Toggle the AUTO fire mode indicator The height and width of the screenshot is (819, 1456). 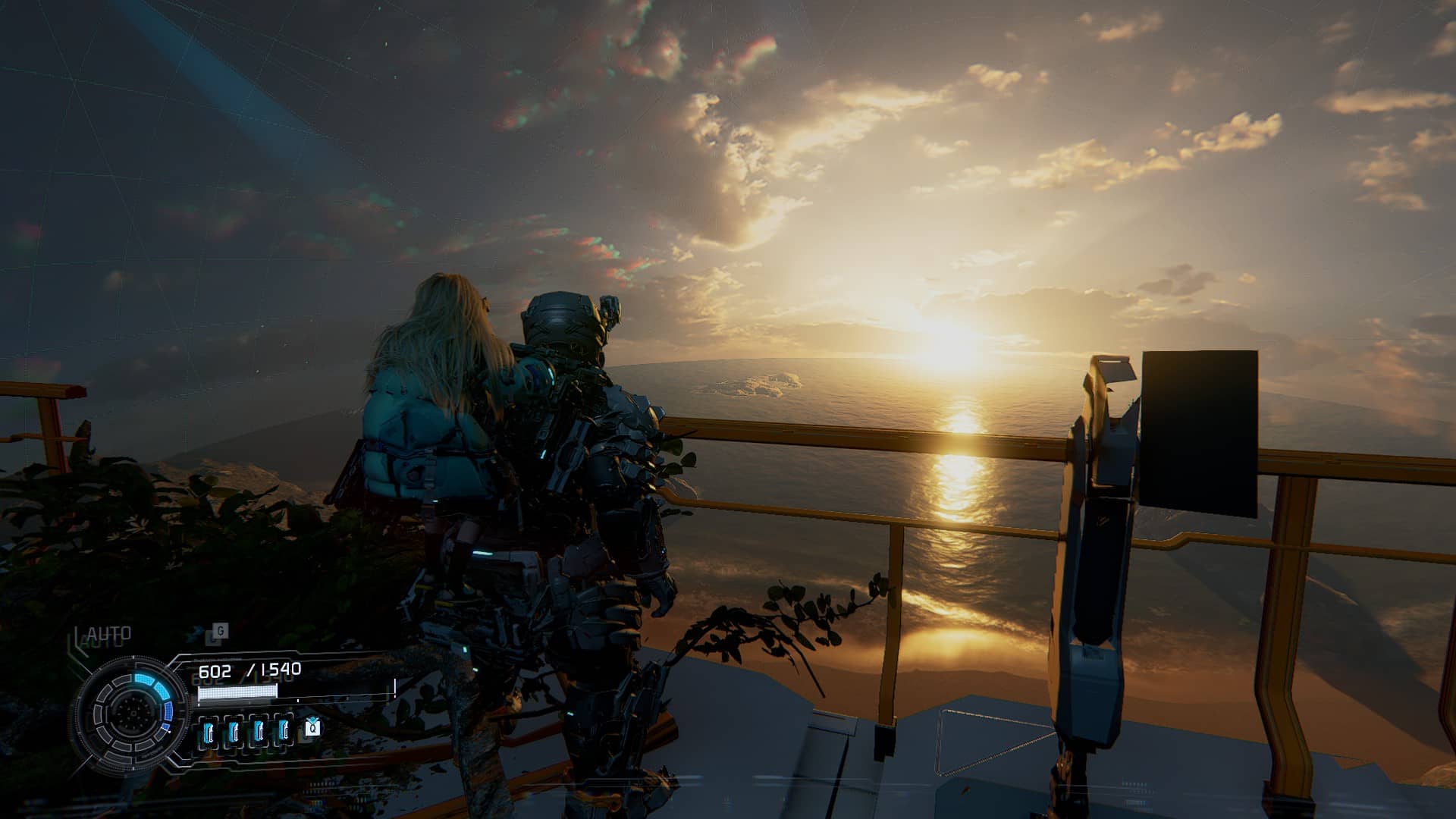tap(108, 633)
